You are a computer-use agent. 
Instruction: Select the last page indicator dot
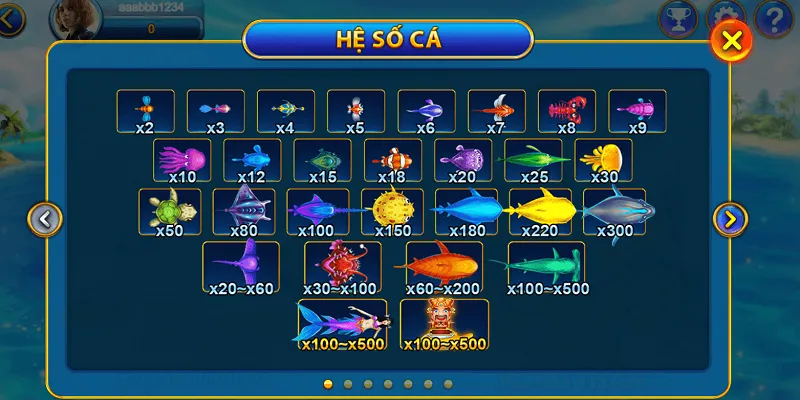tap(448, 383)
